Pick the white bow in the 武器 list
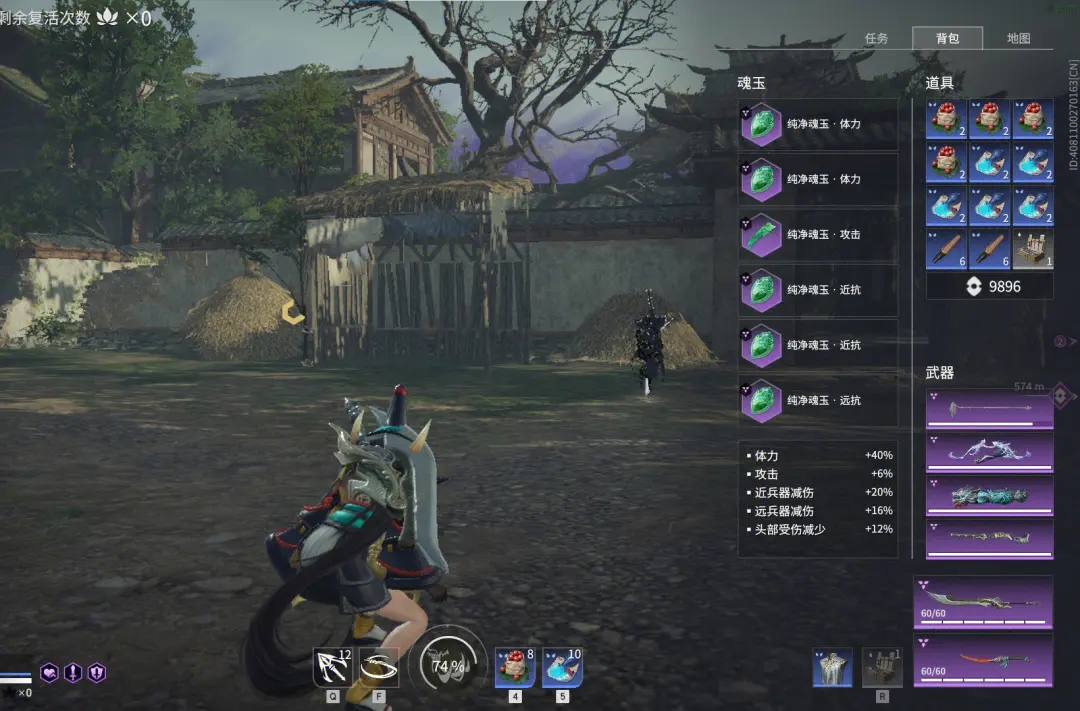The image size is (1080, 711). click(989, 453)
